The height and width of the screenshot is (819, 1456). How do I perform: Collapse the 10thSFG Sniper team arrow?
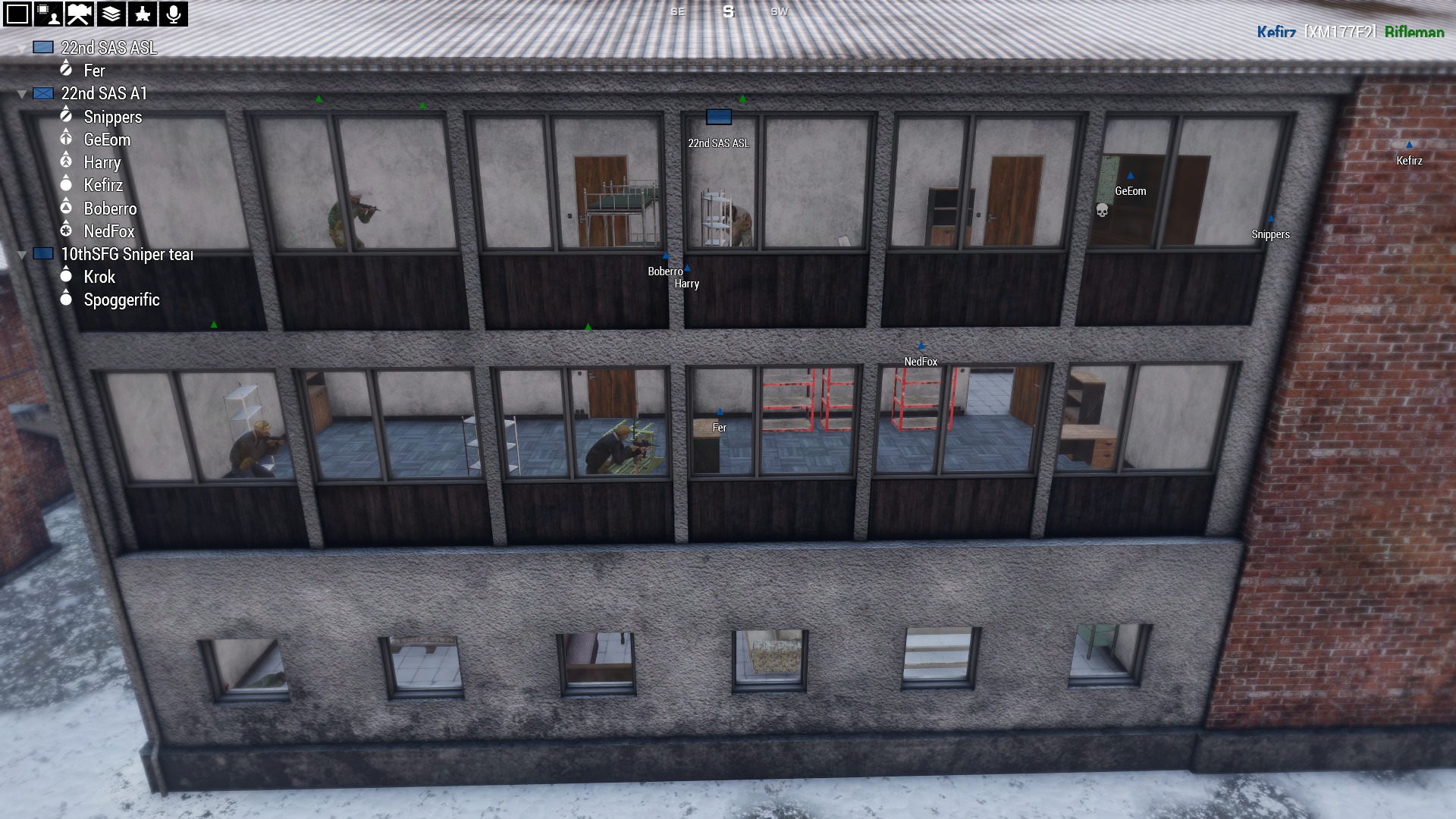click(22, 254)
